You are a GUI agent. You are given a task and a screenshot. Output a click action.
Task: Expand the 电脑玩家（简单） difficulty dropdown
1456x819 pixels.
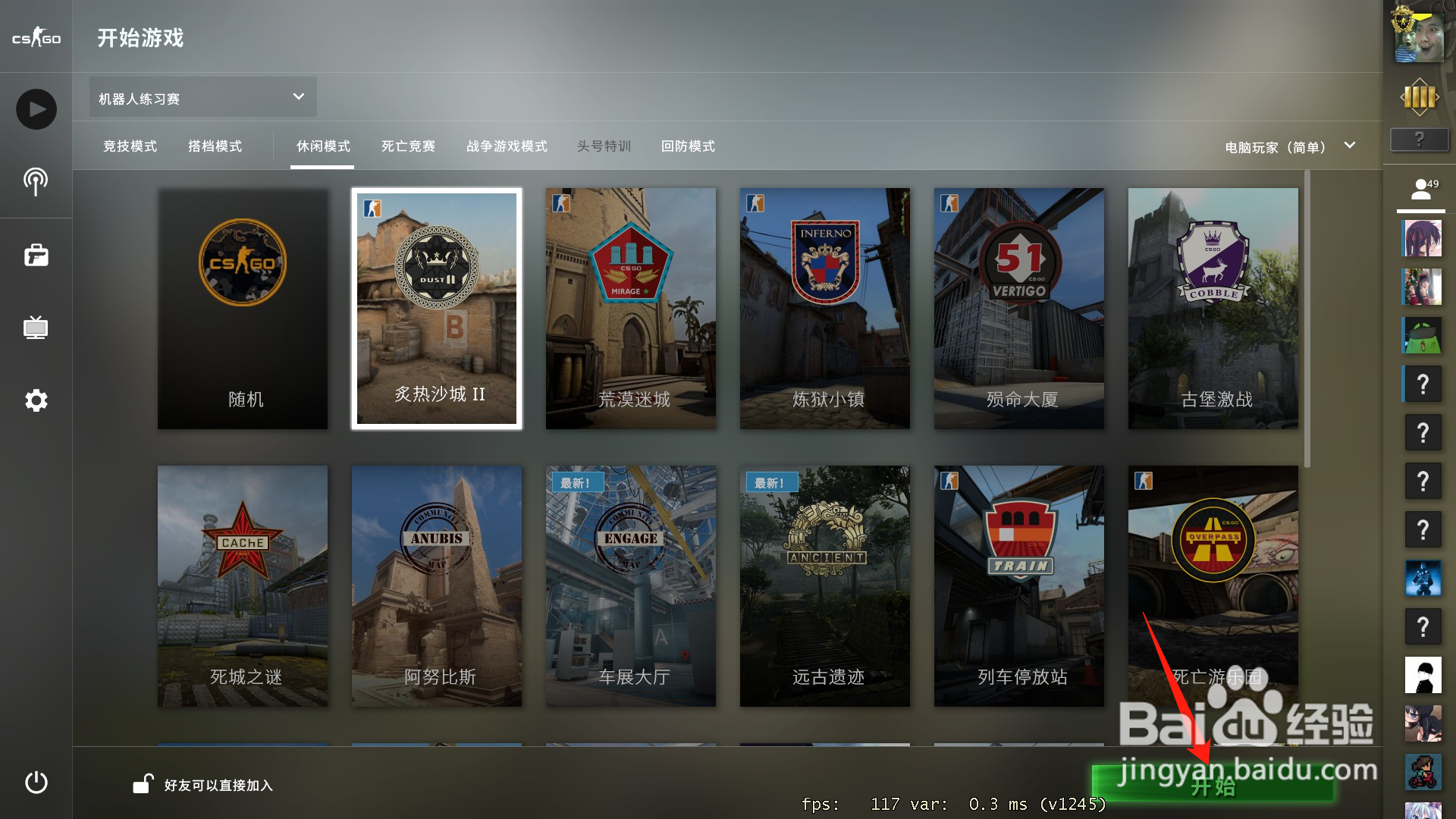pos(1288,146)
